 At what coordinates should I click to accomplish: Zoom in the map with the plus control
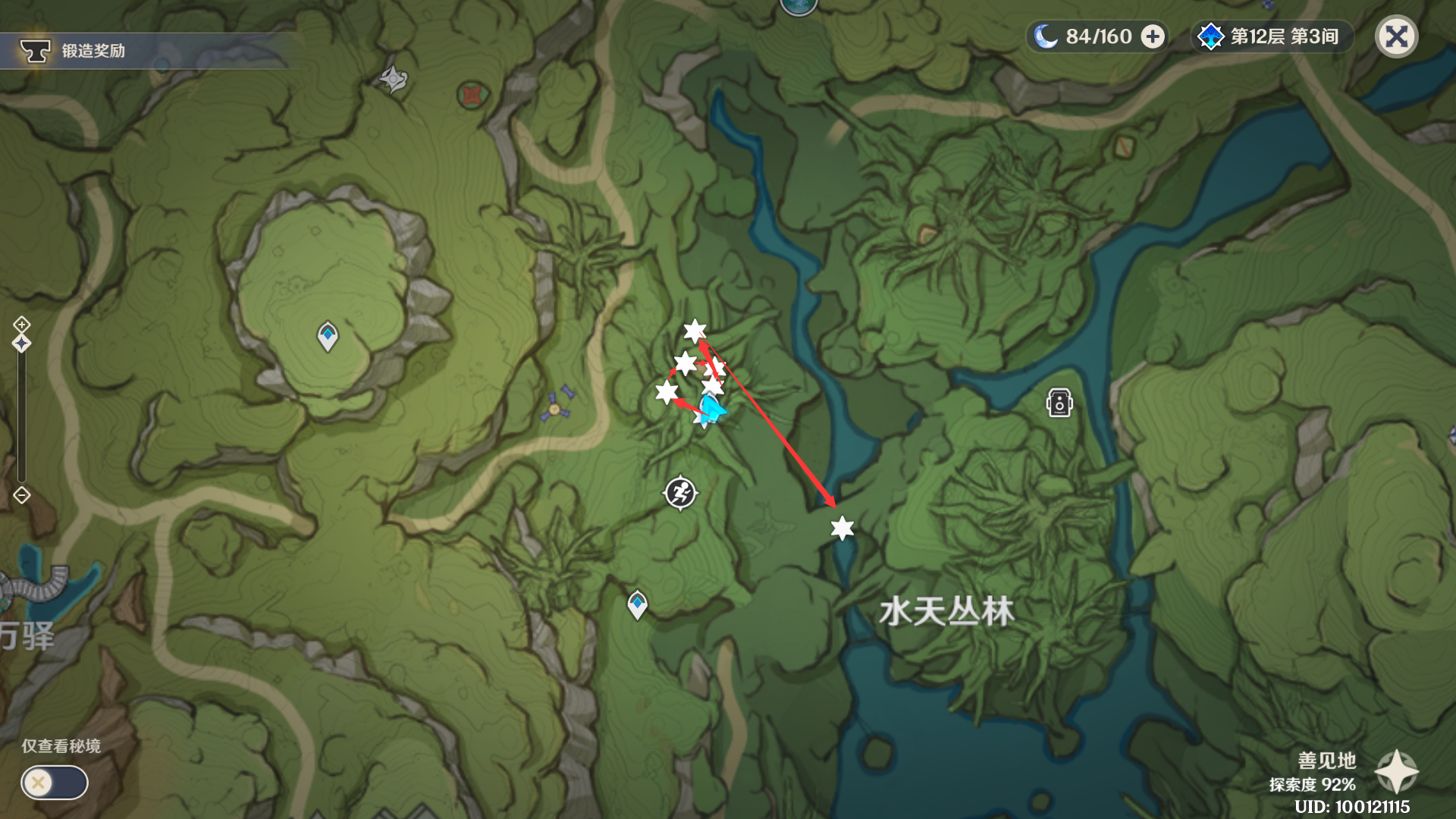point(21,325)
